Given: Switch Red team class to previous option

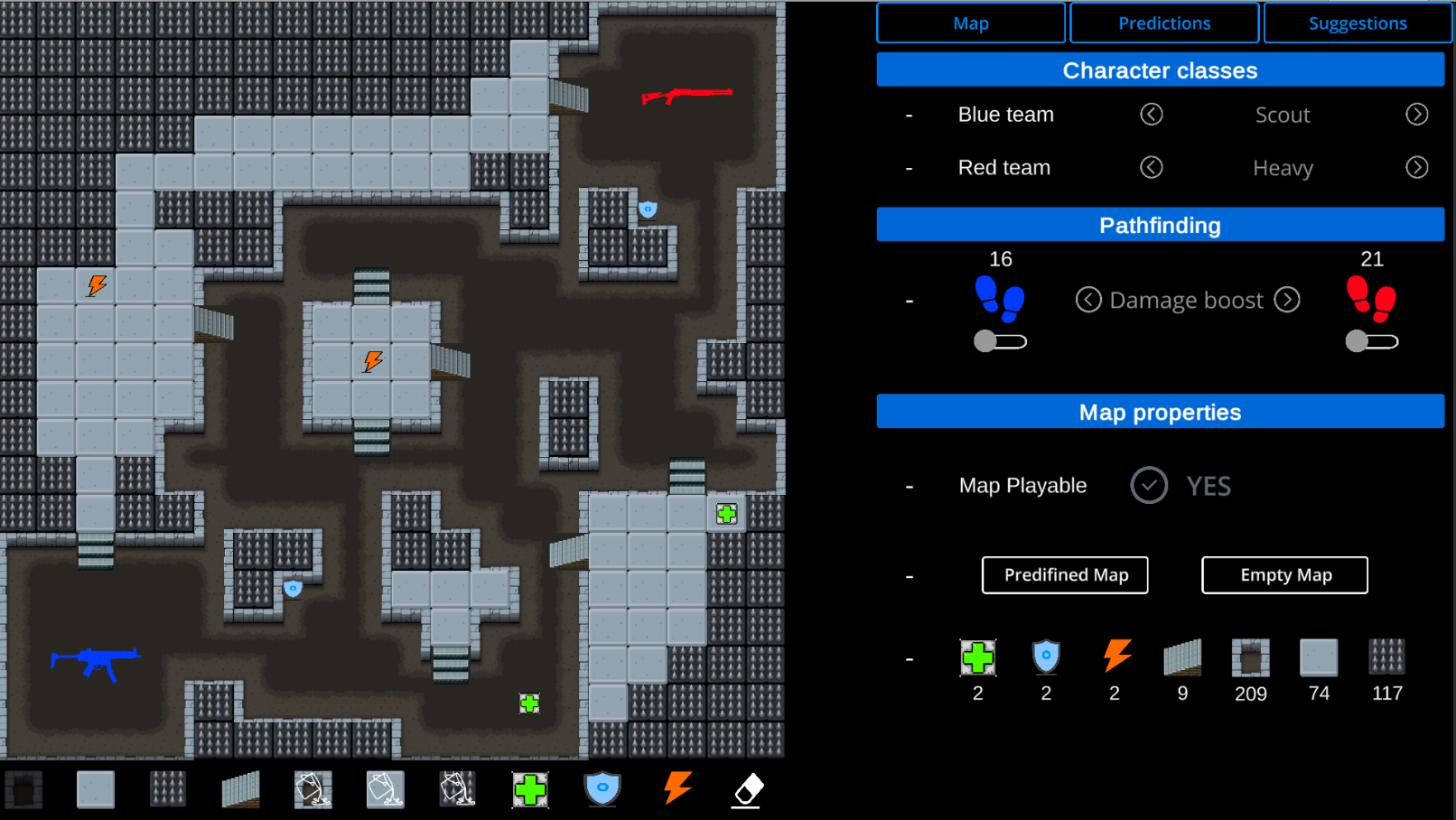Looking at the screenshot, I should [1151, 168].
